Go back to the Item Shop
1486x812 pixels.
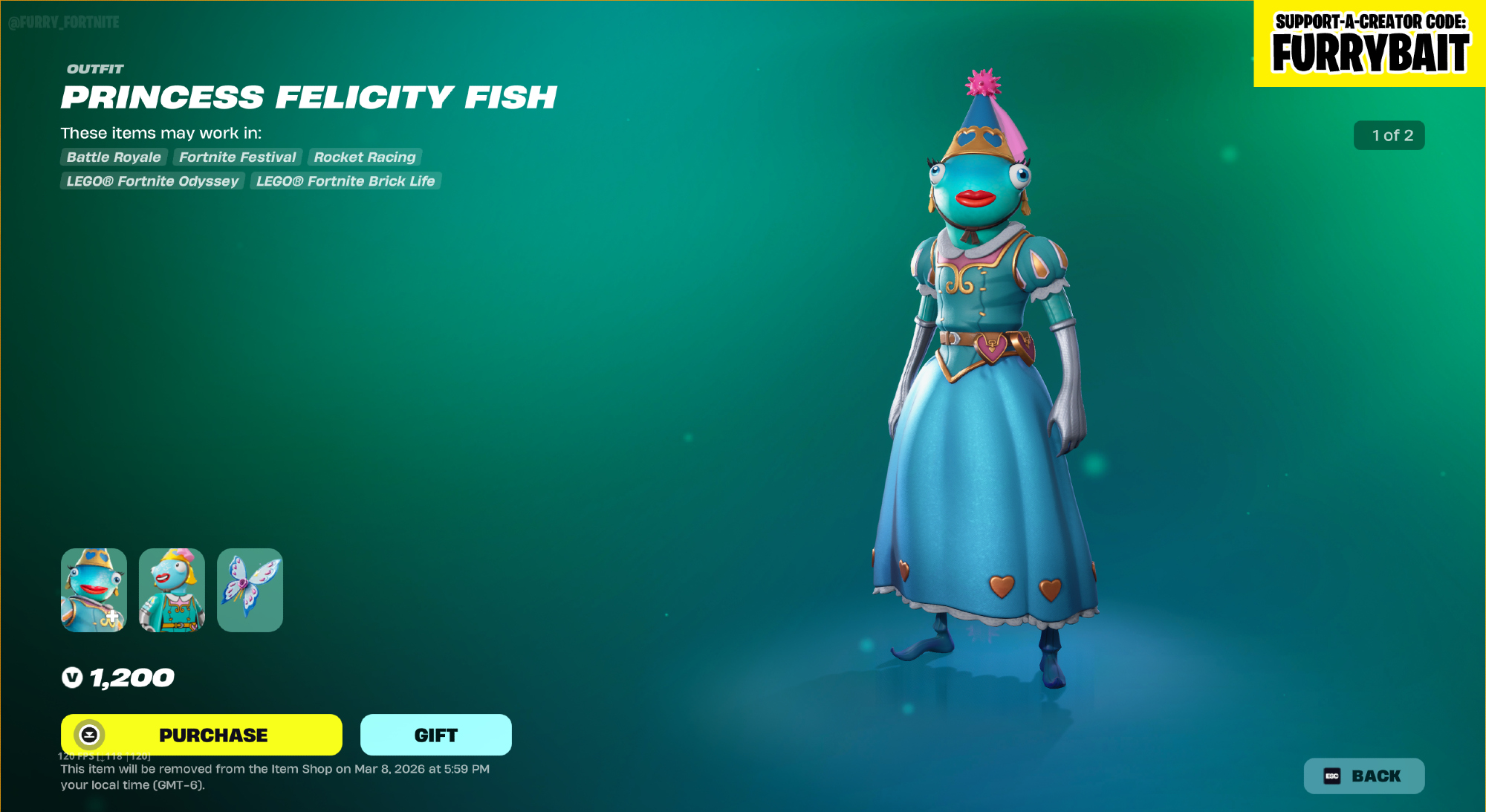point(1363,776)
